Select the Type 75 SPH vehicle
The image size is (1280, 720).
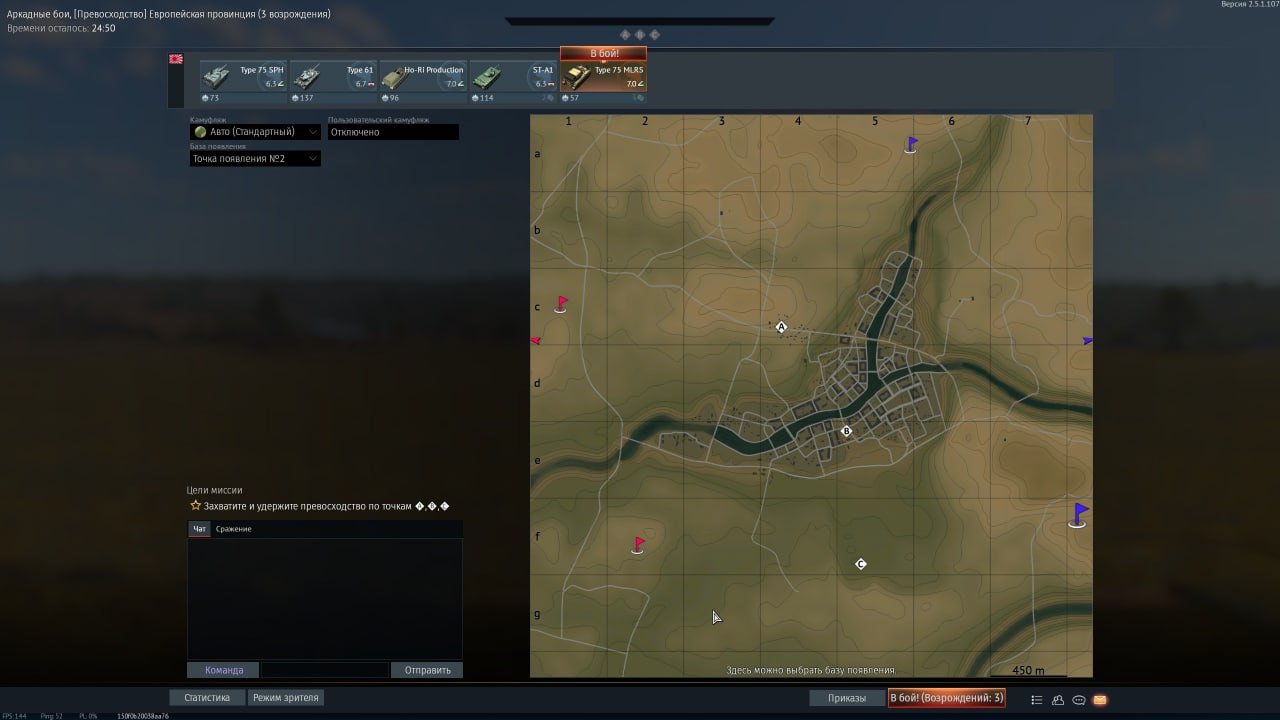(x=244, y=78)
